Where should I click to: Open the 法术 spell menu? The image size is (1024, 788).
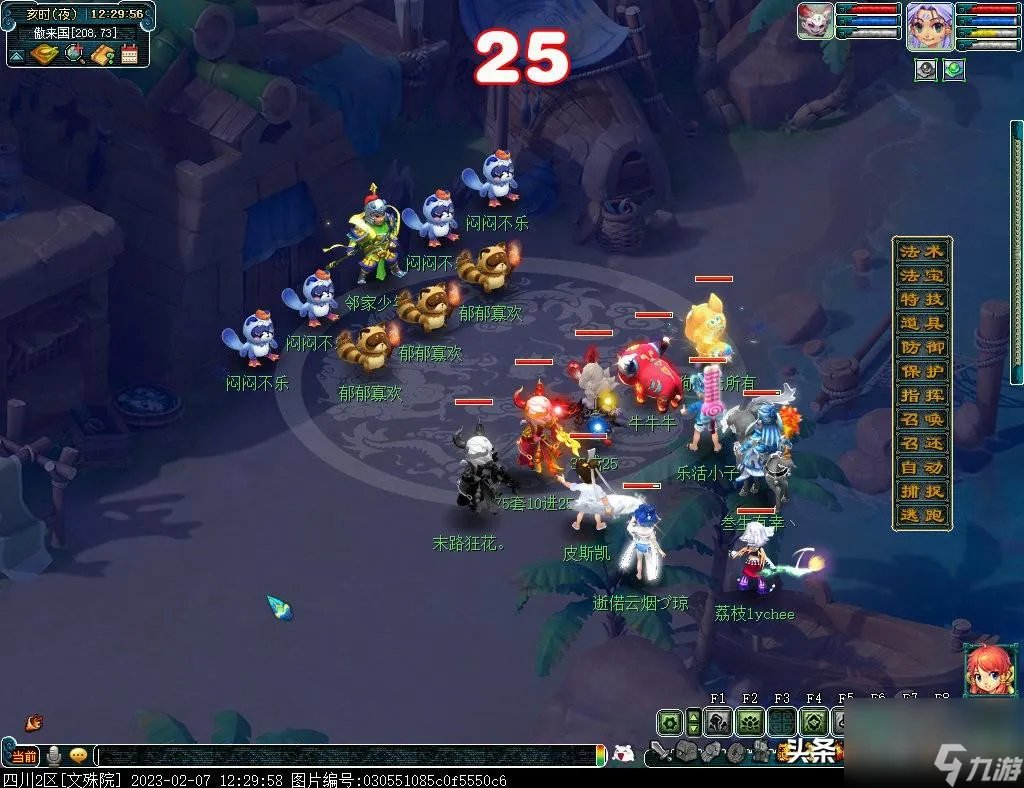(921, 251)
